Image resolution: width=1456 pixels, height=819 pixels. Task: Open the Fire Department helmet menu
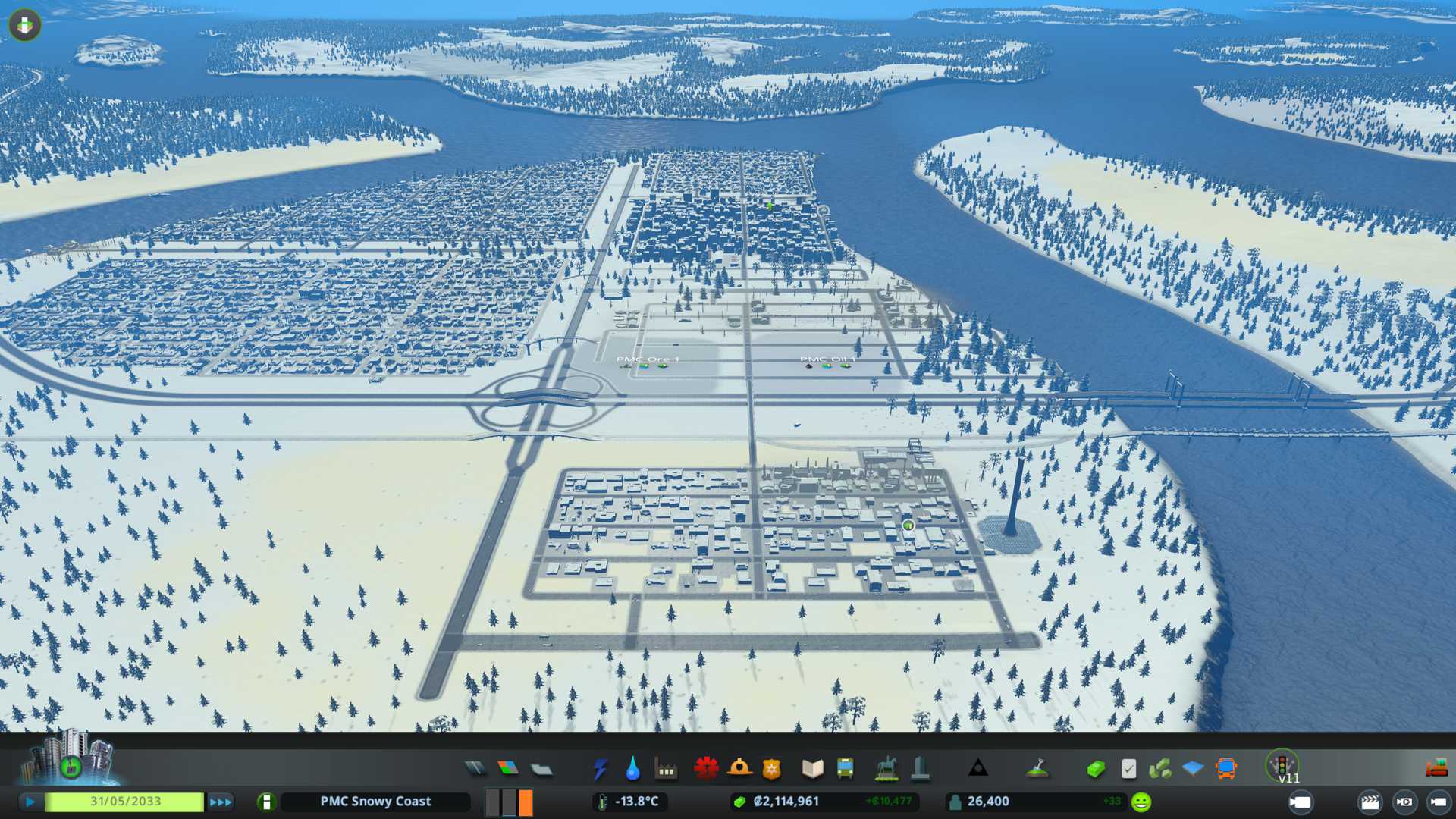tap(739, 769)
